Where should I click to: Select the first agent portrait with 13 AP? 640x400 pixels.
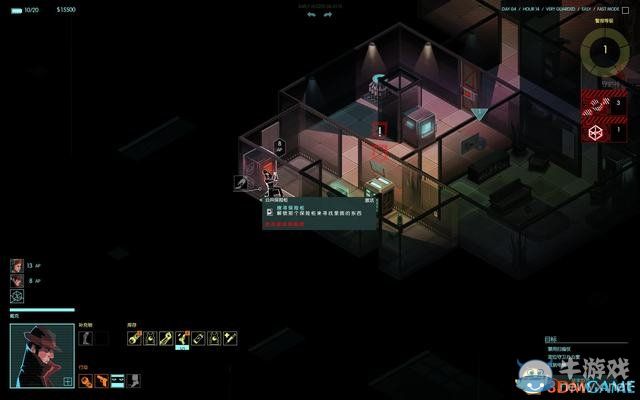pos(17,265)
